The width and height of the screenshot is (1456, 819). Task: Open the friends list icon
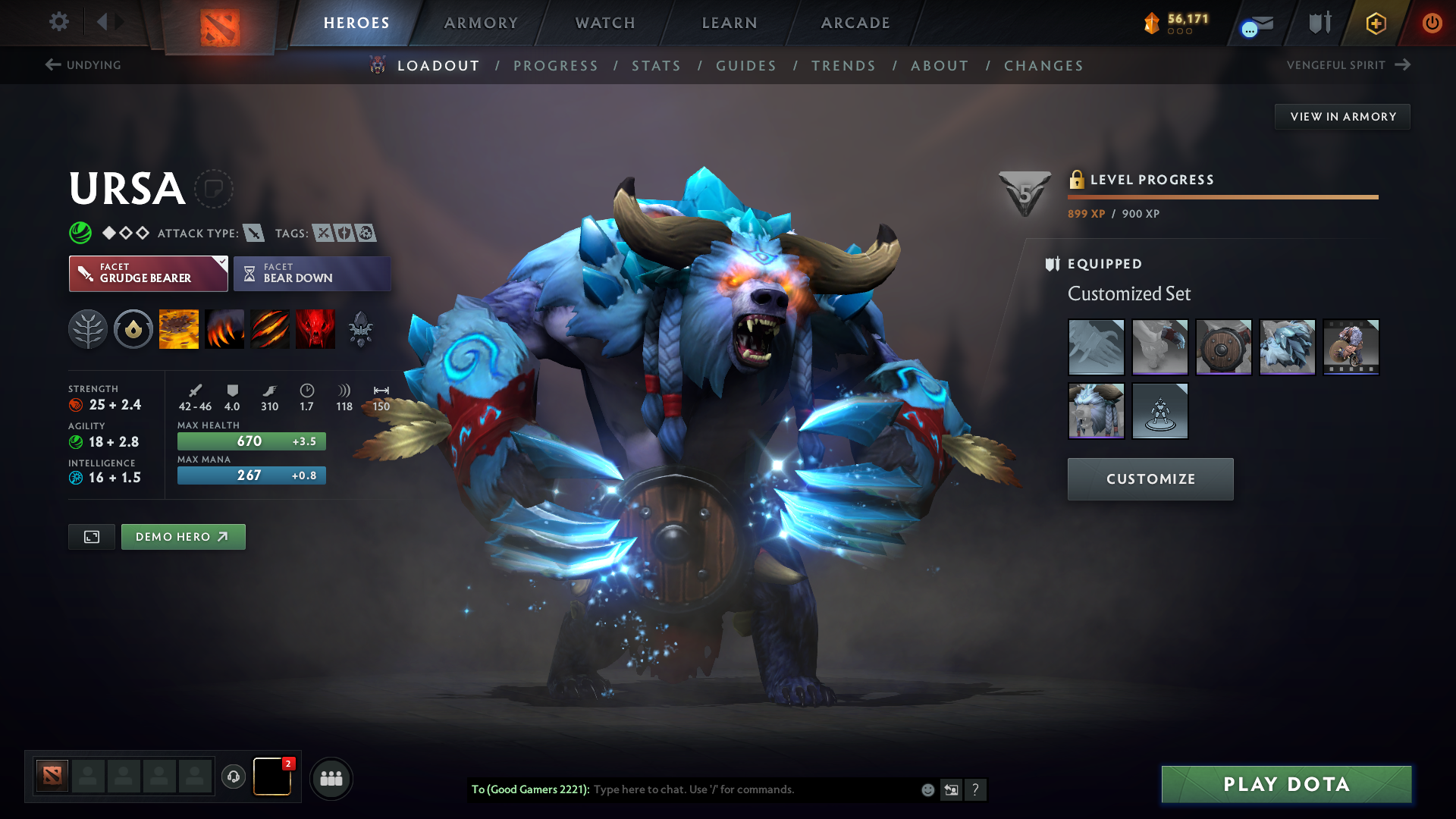[331, 778]
